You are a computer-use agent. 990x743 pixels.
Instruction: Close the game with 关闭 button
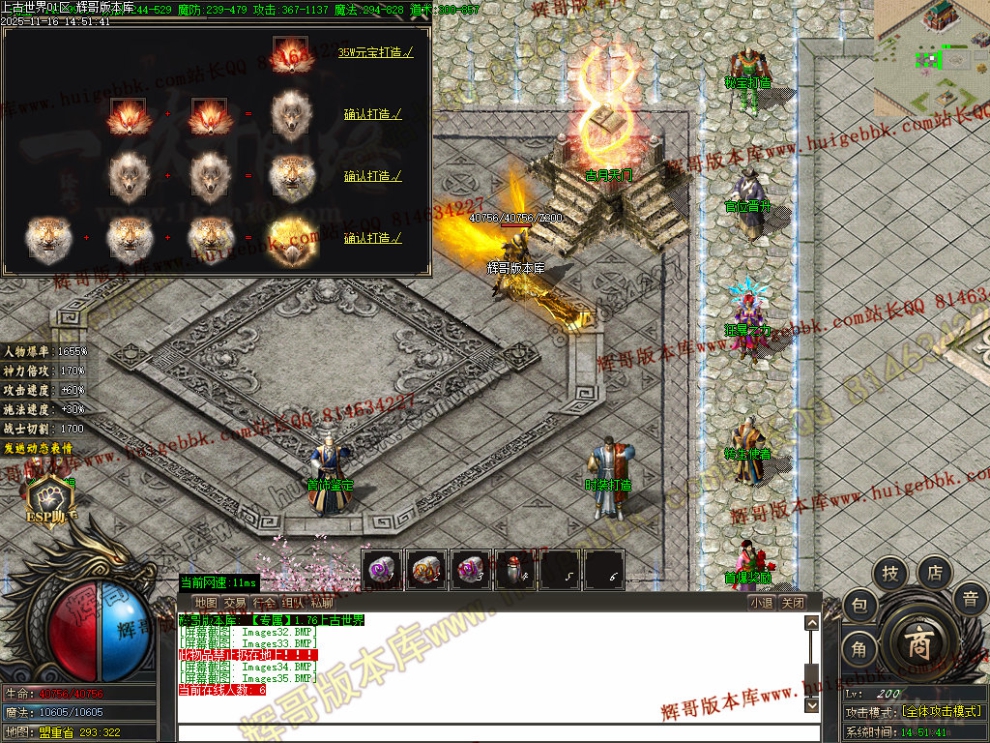pos(792,603)
